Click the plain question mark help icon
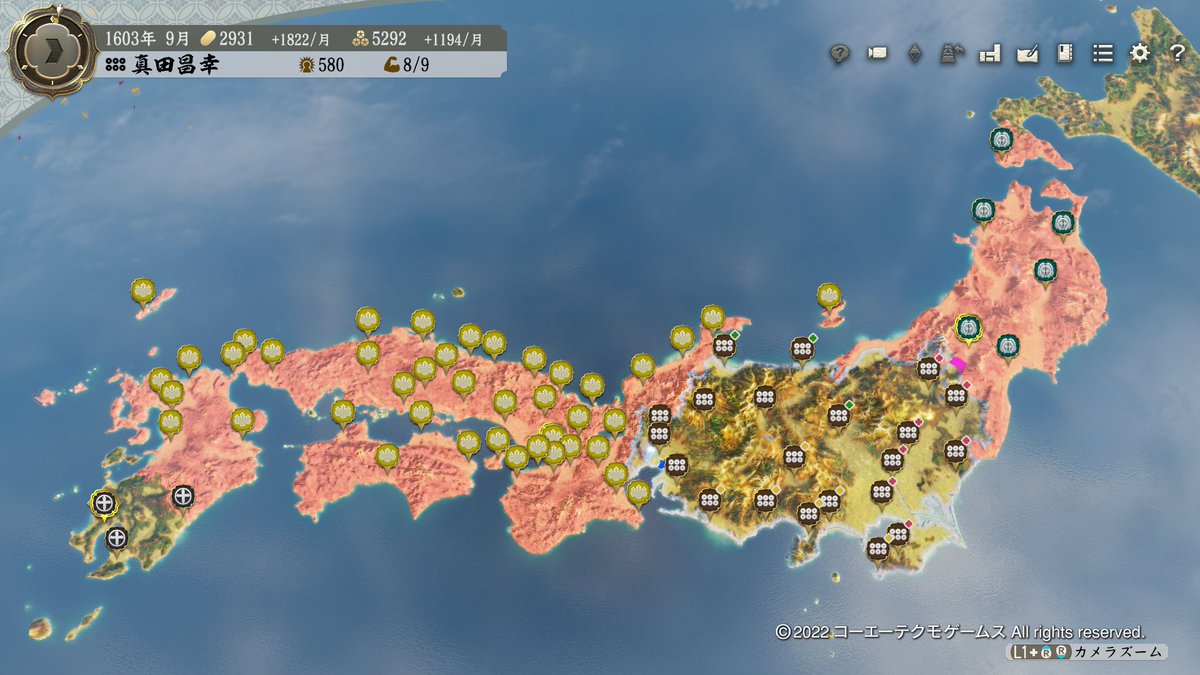The width and height of the screenshot is (1200, 675). point(1177,54)
